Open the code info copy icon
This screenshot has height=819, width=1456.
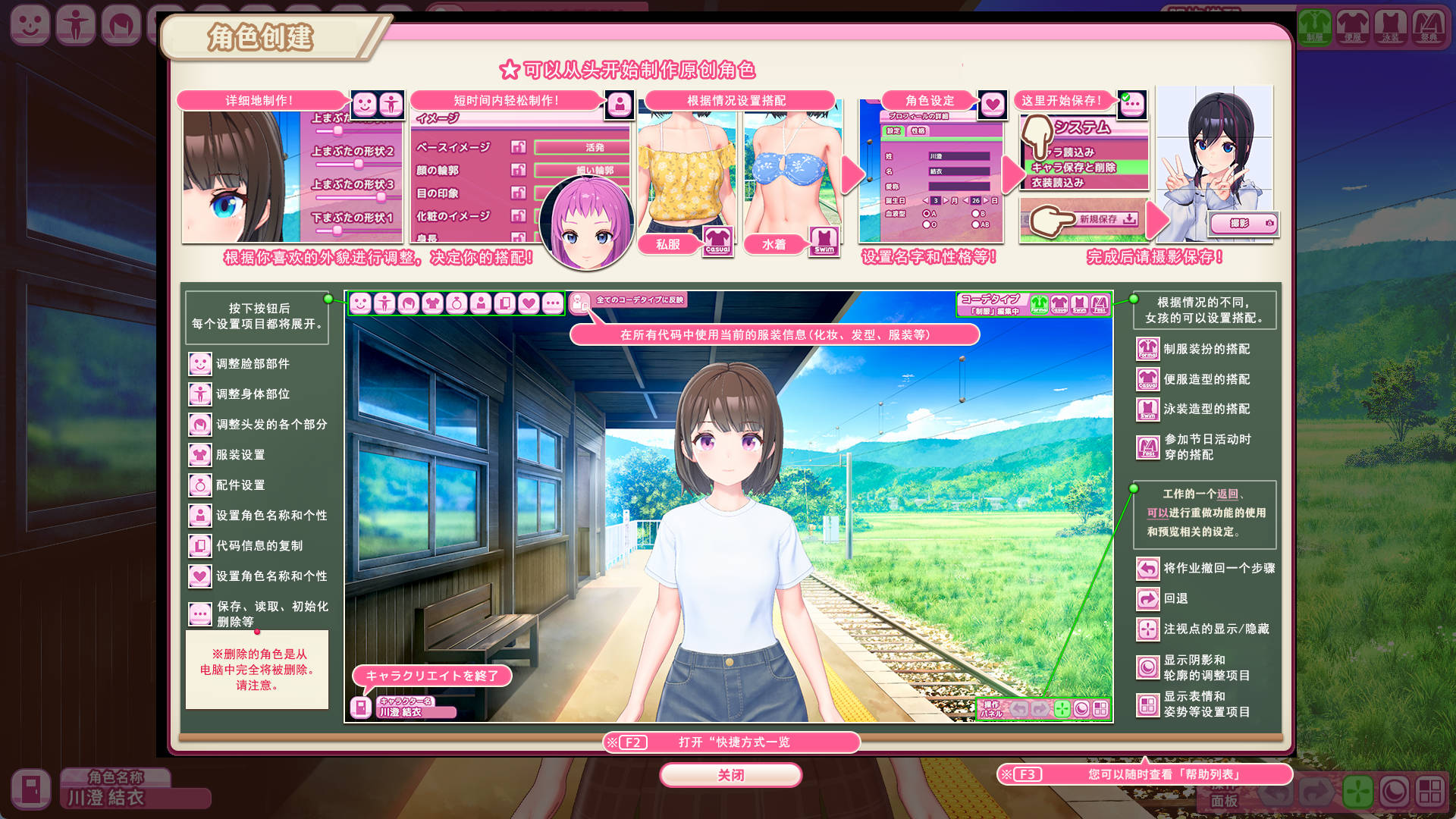tap(504, 303)
